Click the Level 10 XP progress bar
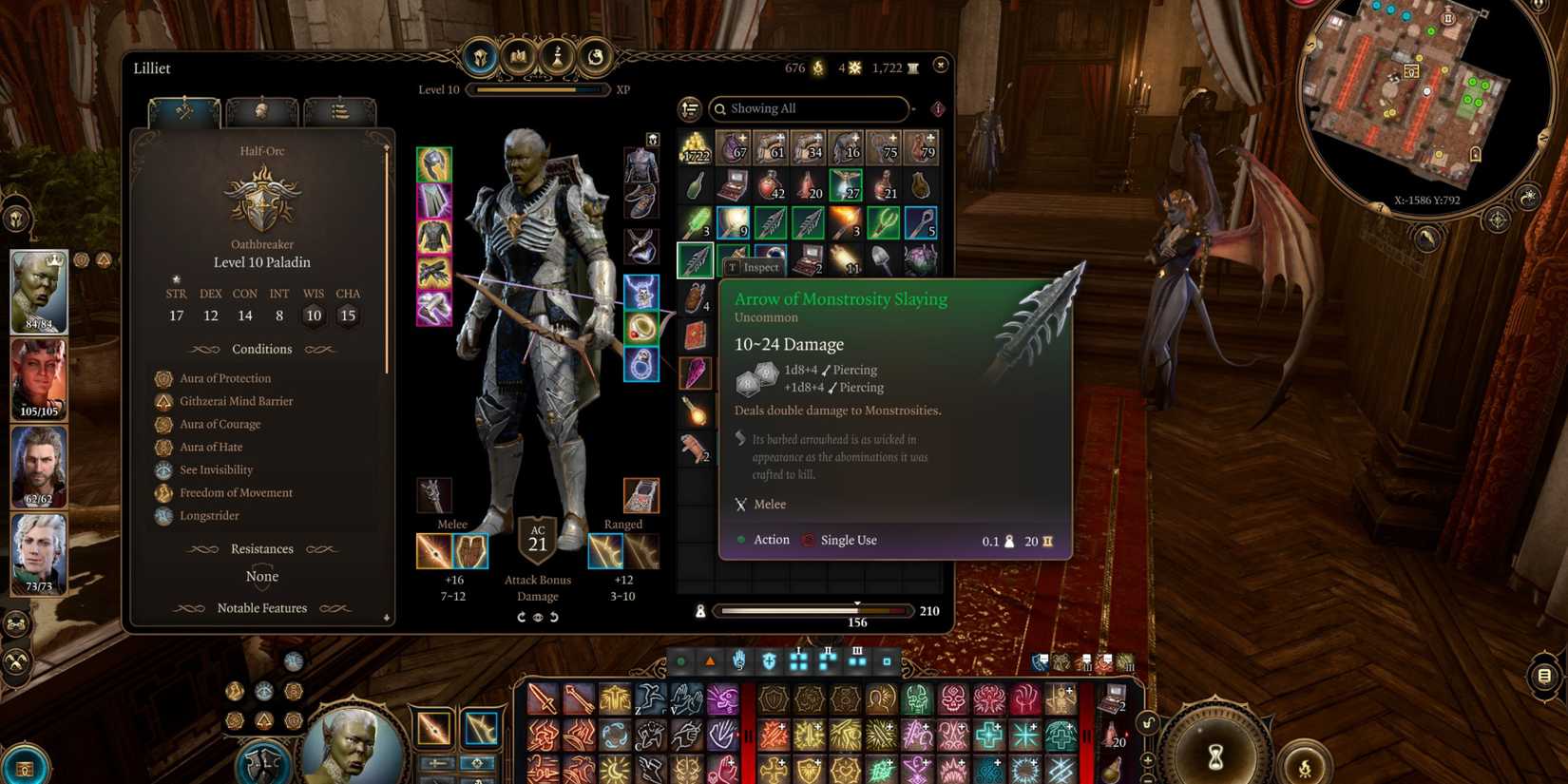This screenshot has height=784, width=1568. pyautogui.click(x=540, y=89)
